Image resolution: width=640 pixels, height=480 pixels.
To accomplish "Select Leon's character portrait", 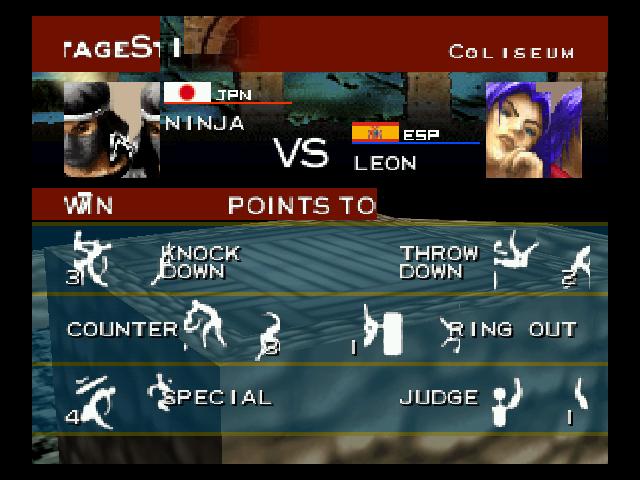I will click(533, 129).
